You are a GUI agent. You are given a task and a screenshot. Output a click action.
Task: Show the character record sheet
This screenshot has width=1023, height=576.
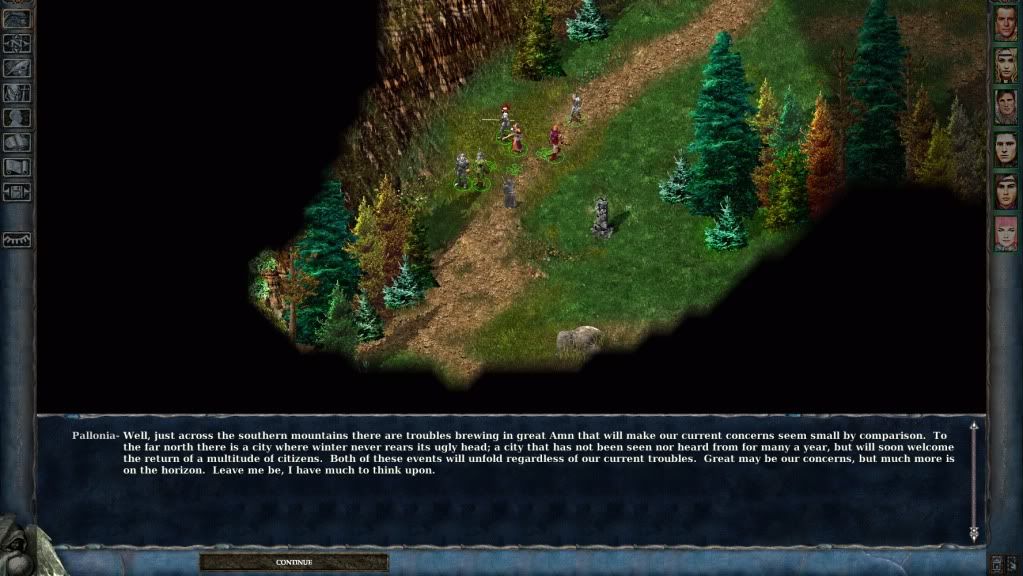[x=17, y=117]
